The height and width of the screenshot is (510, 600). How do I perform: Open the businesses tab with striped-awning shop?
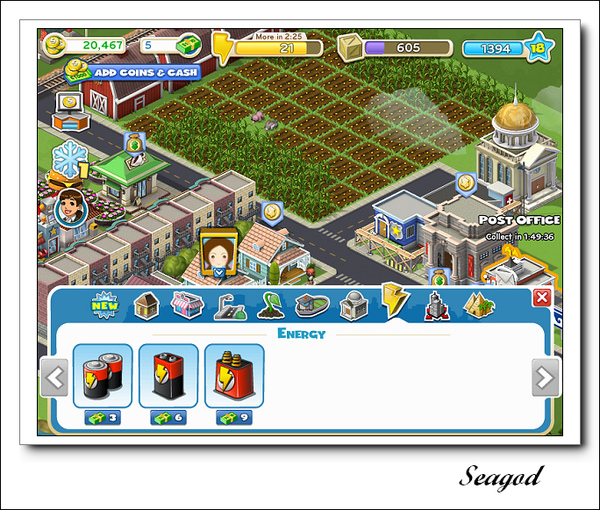[x=188, y=304]
